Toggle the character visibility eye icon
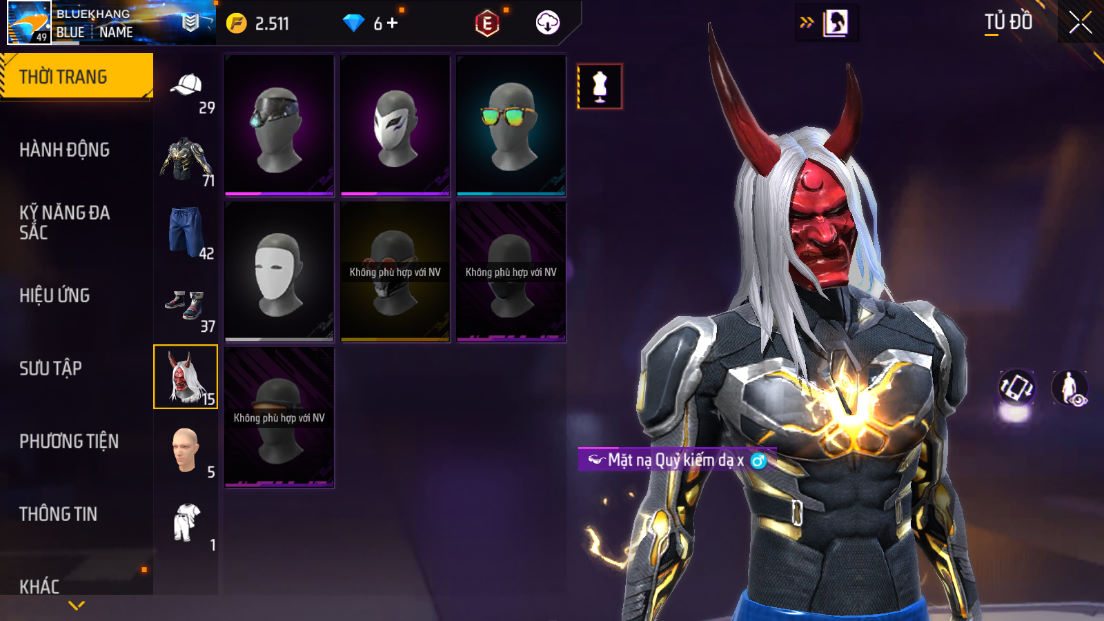 coord(1070,388)
